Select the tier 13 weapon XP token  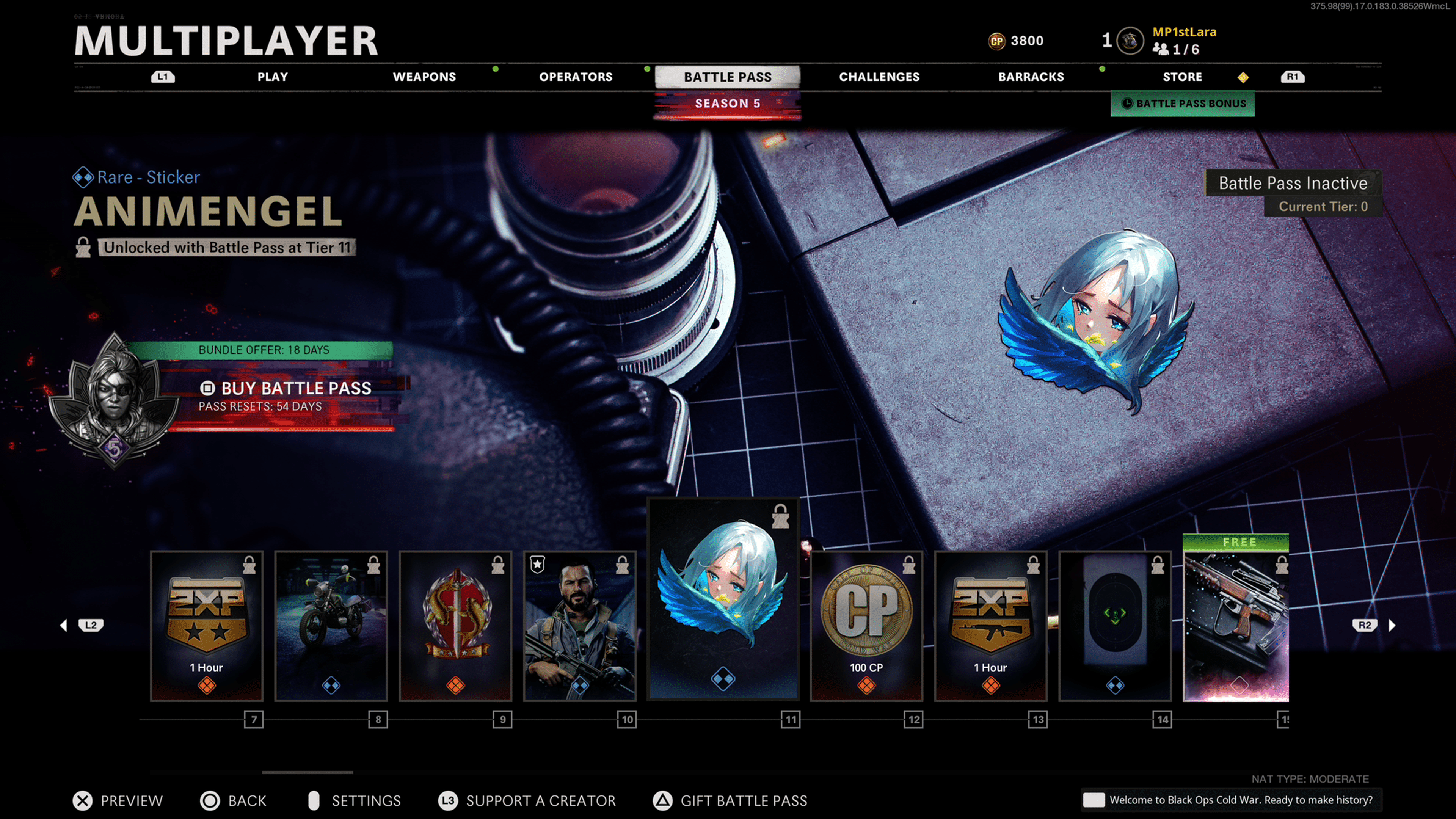pyautogui.click(x=990, y=626)
